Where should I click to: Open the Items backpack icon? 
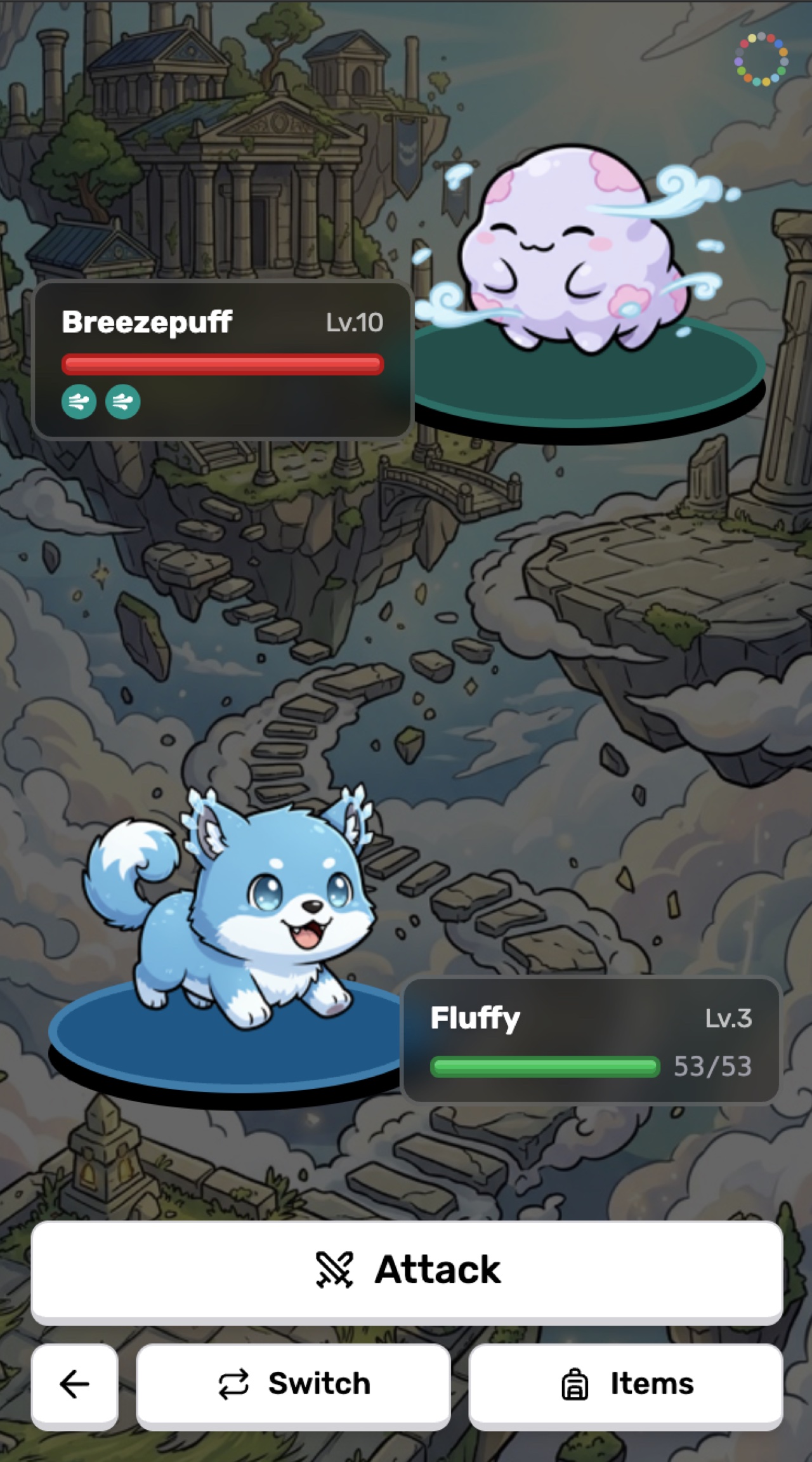(x=575, y=1385)
